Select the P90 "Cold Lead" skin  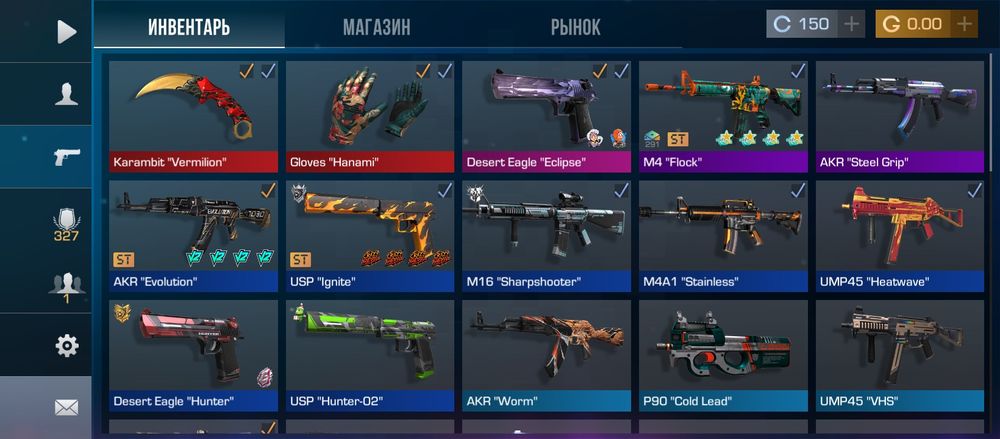point(723,355)
